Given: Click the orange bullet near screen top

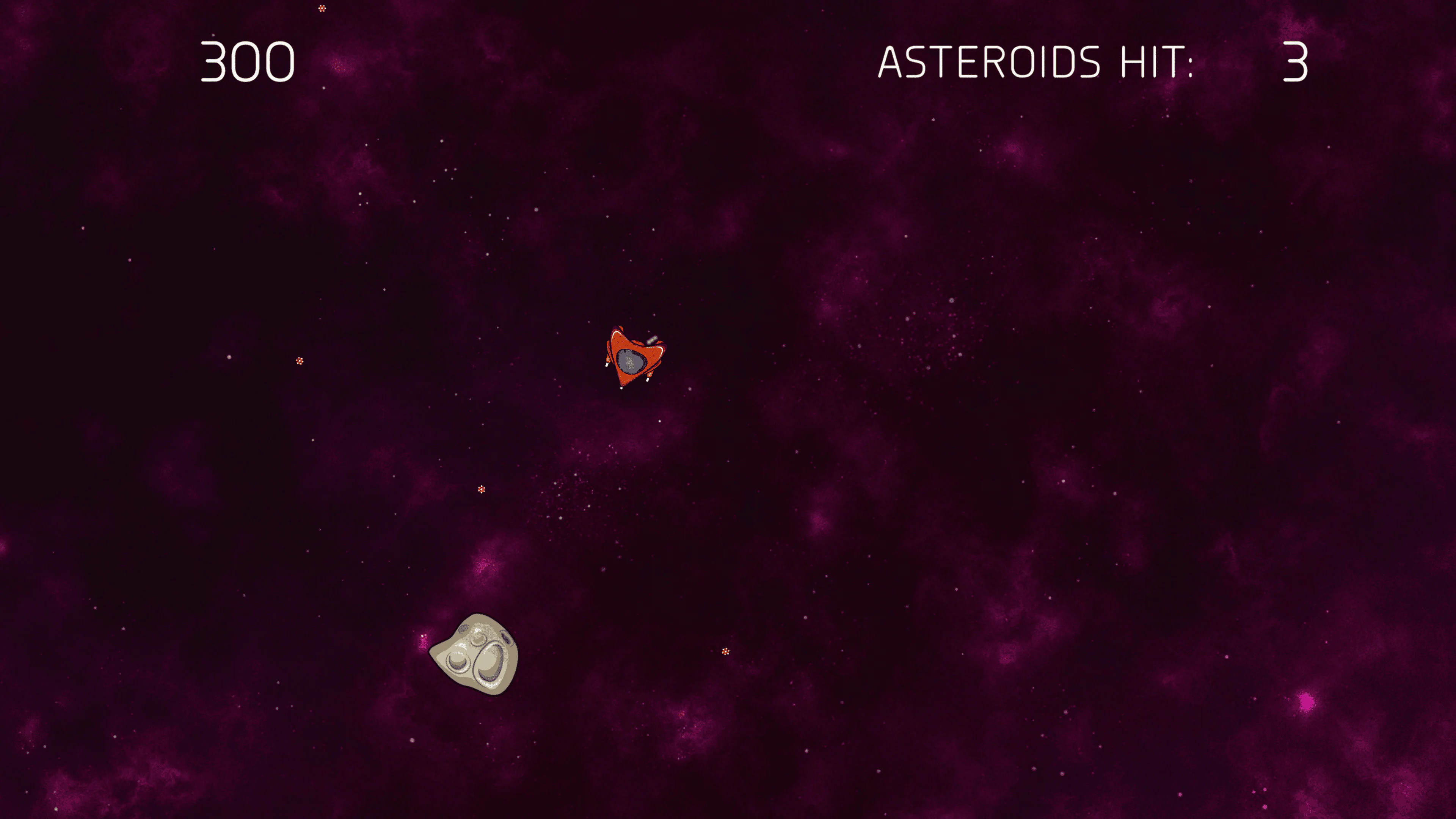Looking at the screenshot, I should [x=322, y=8].
